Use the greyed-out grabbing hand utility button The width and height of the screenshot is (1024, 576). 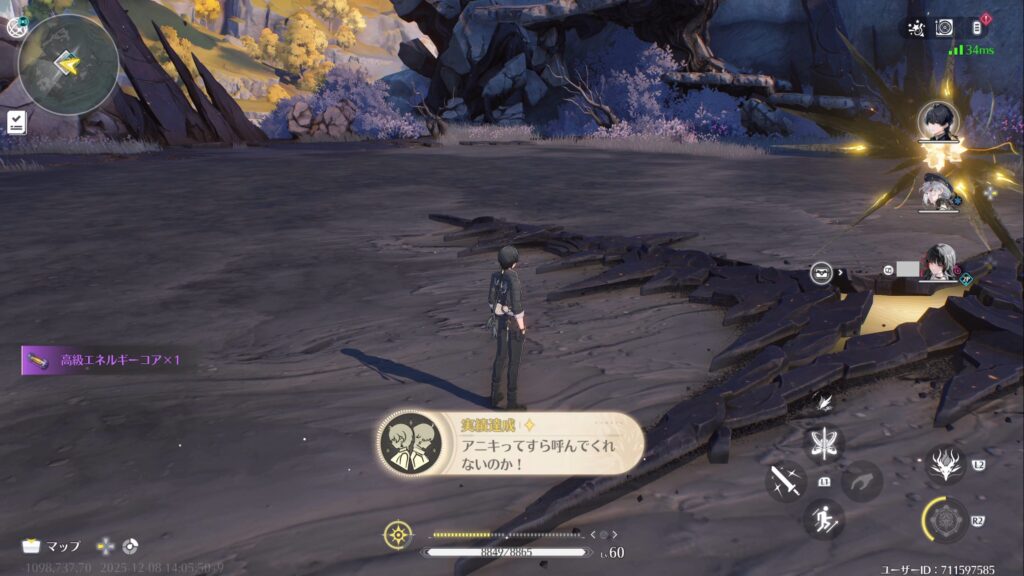(x=862, y=481)
